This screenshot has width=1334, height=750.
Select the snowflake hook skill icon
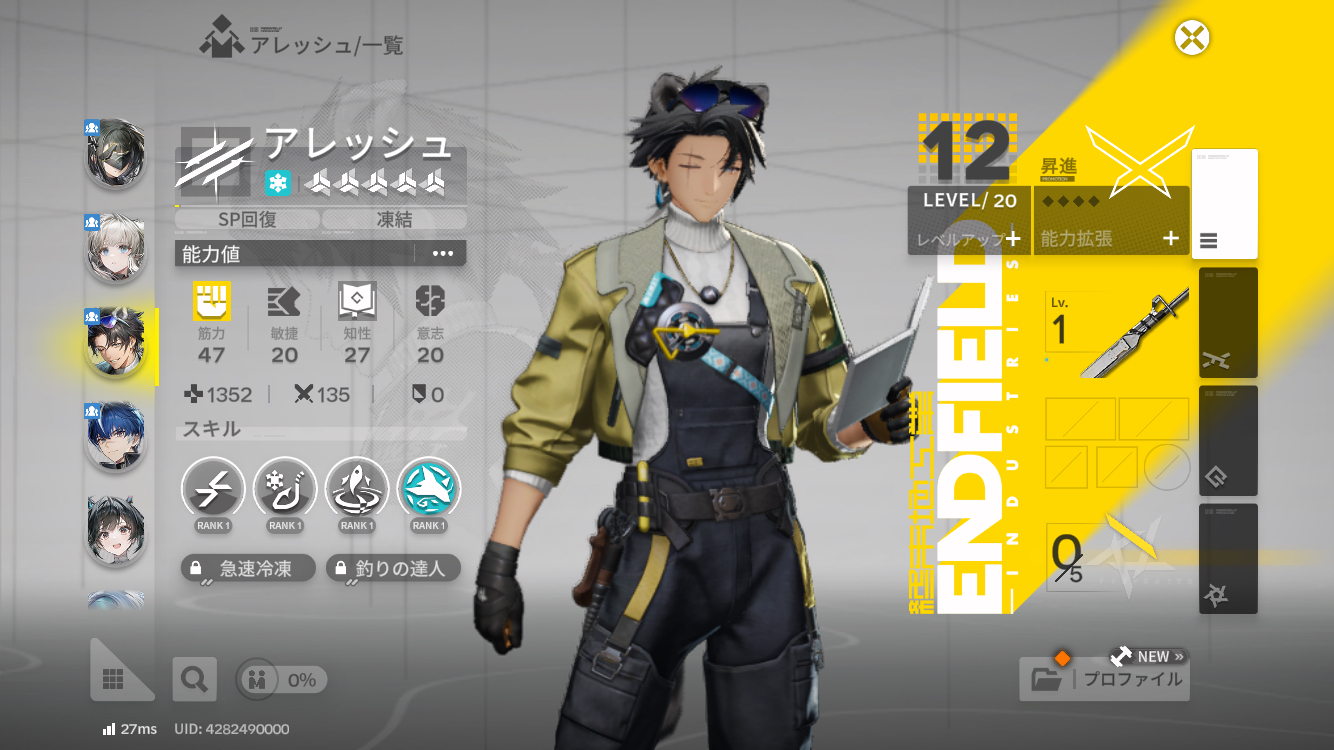tap(285, 490)
